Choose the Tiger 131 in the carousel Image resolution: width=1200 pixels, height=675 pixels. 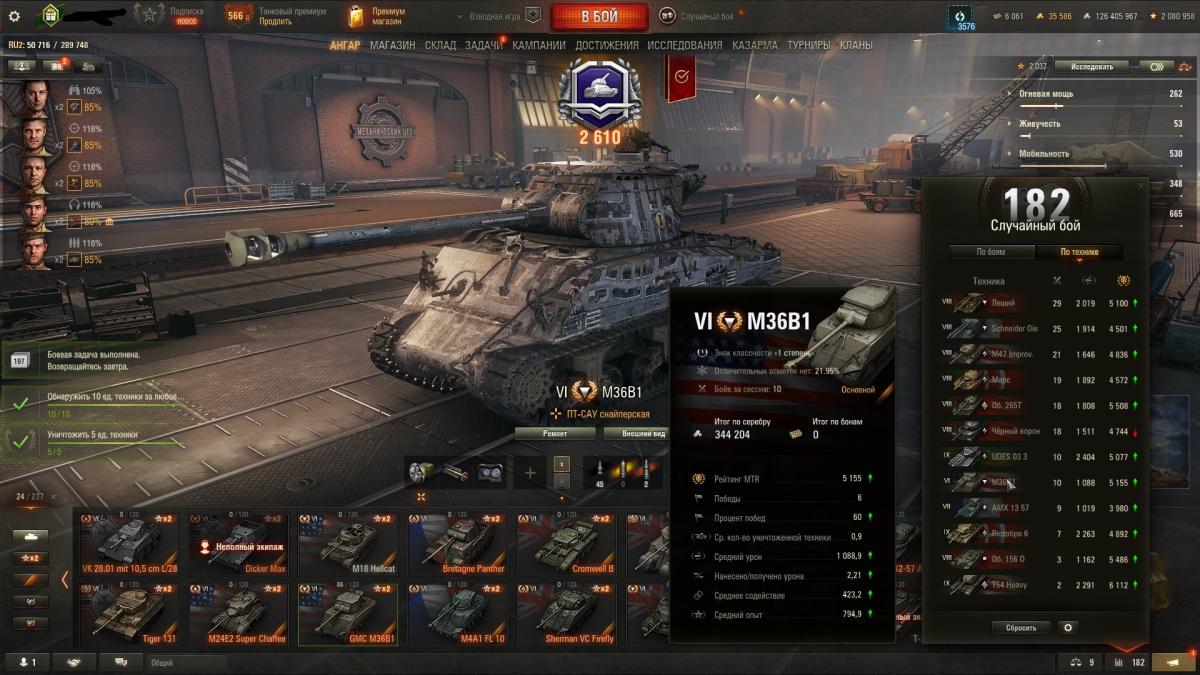pyautogui.click(x=125, y=613)
